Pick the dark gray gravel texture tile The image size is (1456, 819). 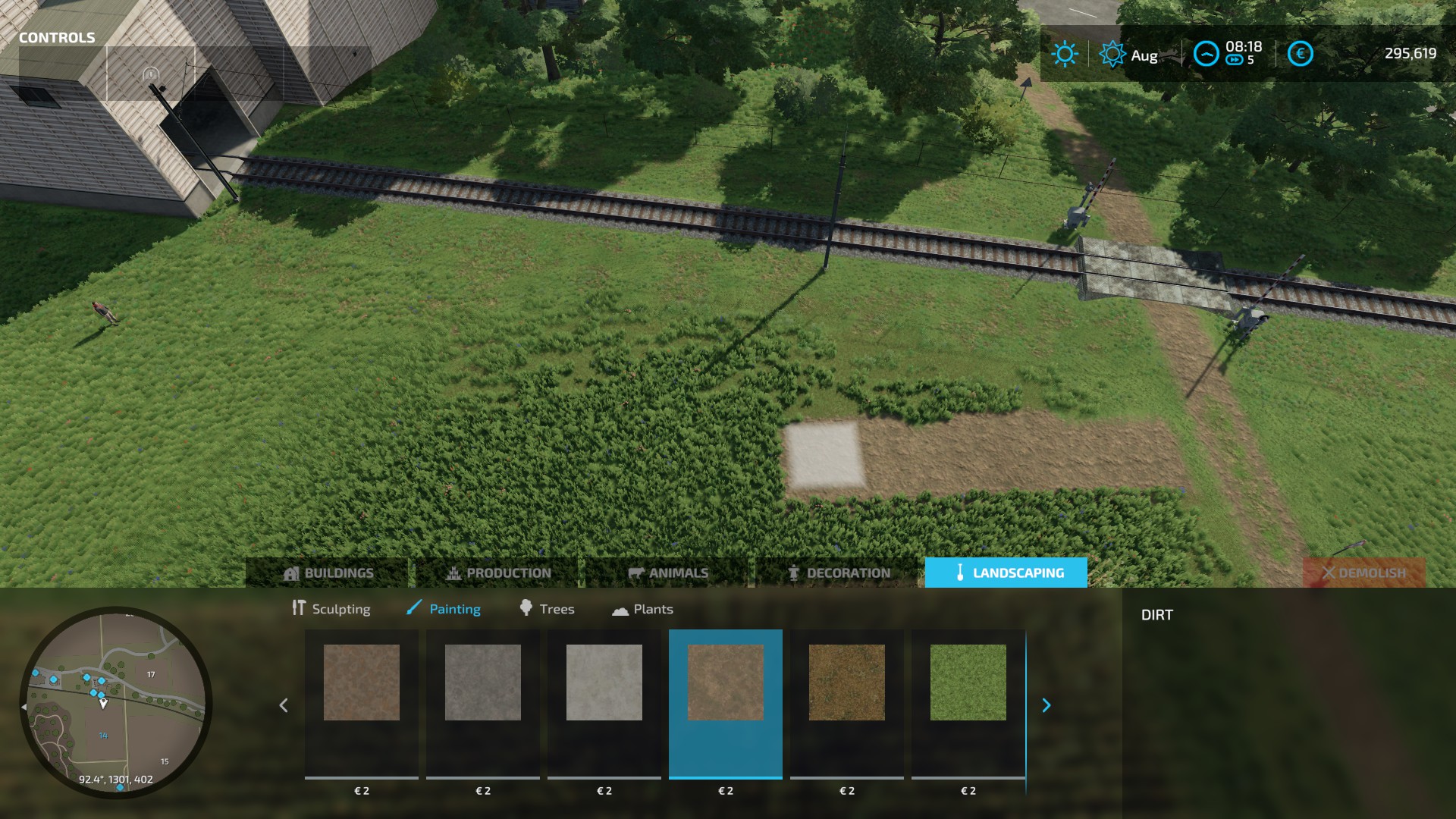pyautogui.click(x=483, y=682)
